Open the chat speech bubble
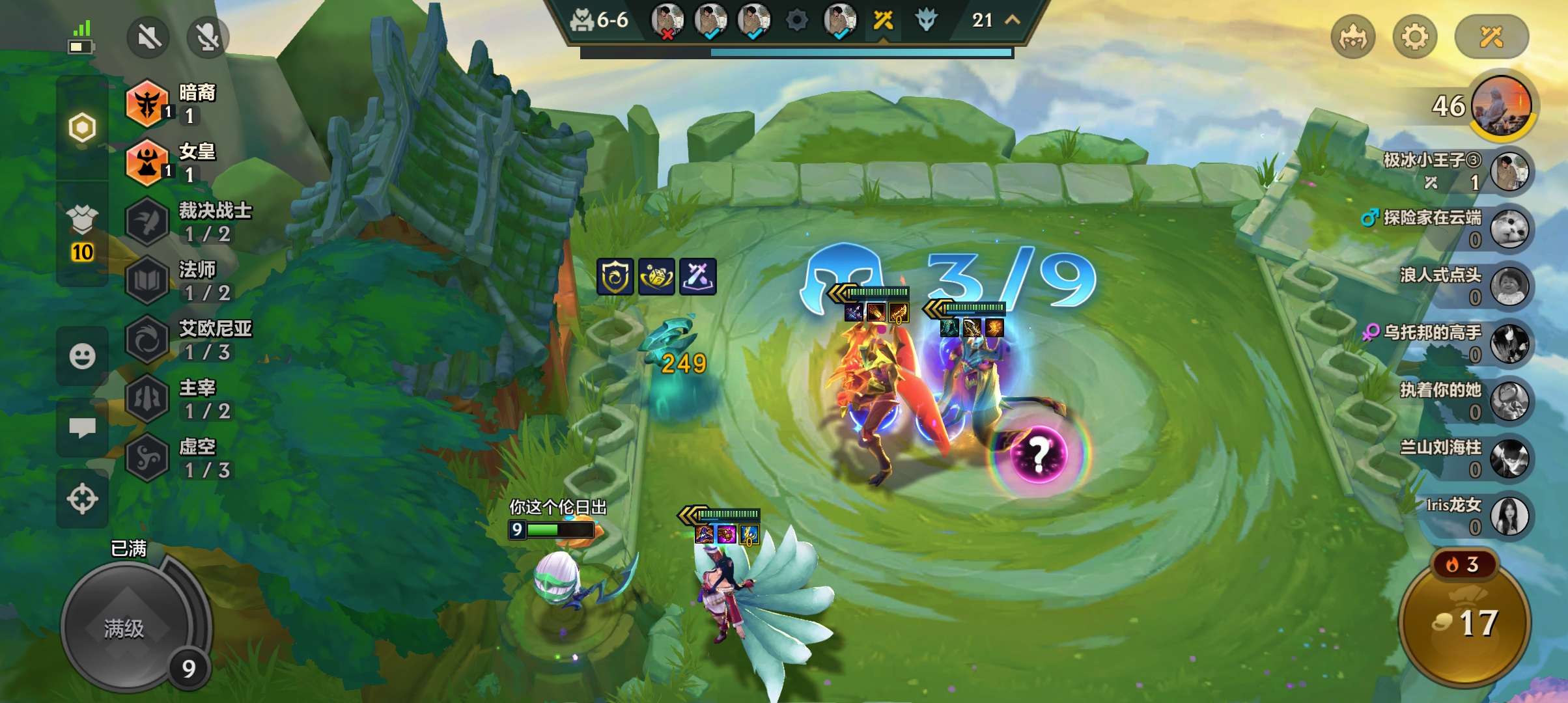 (x=82, y=428)
